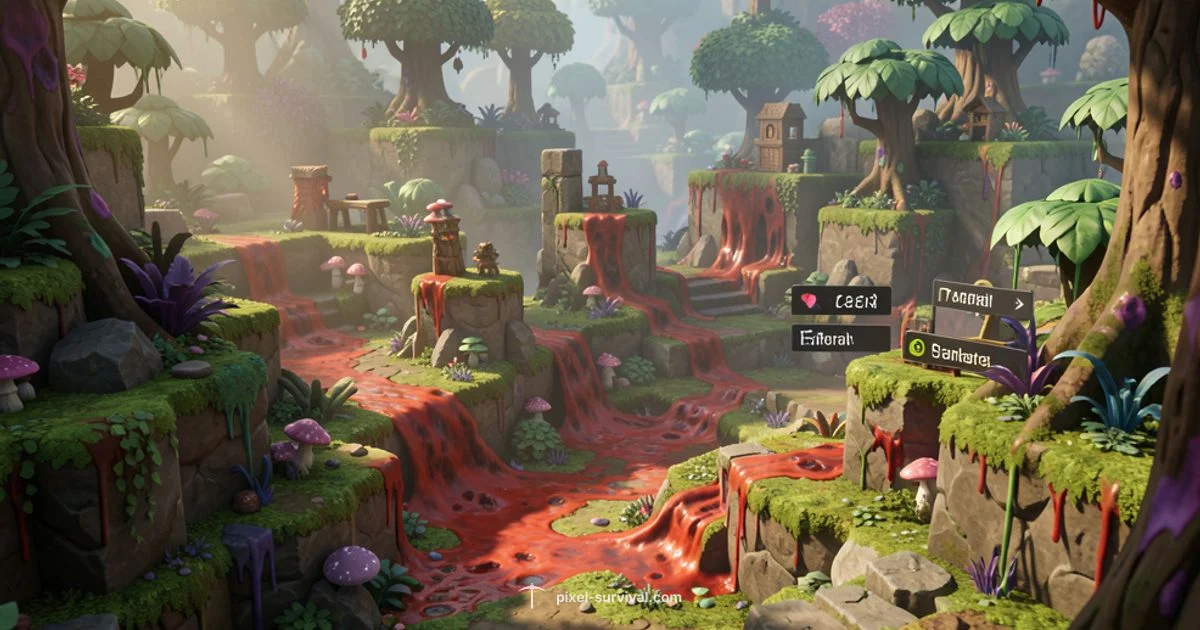Select the dark label below the heart label
This screenshot has width=1200, height=630.
(840, 338)
